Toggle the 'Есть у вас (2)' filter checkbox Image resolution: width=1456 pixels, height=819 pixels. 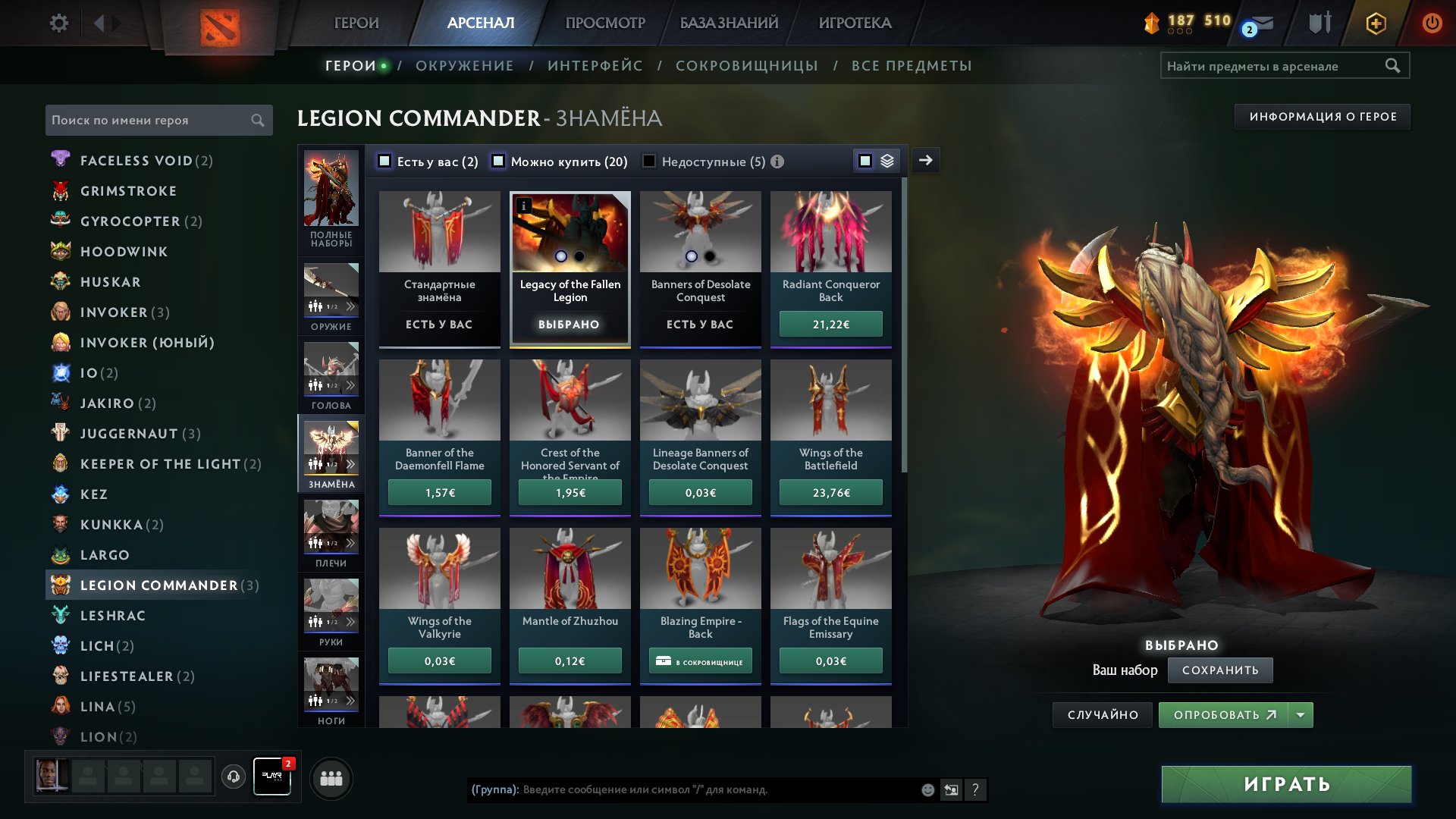pyautogui.click(x=384, y=161)
